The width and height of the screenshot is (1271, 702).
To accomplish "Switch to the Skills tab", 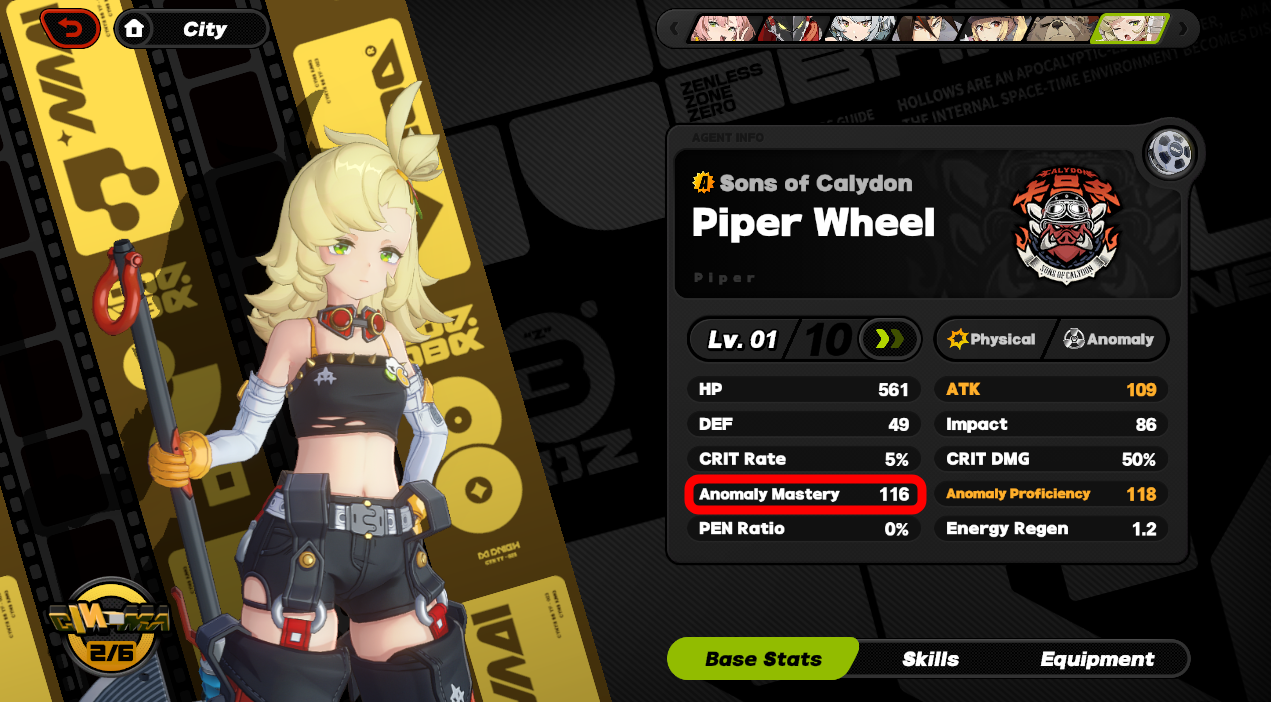I will (930, 659).
